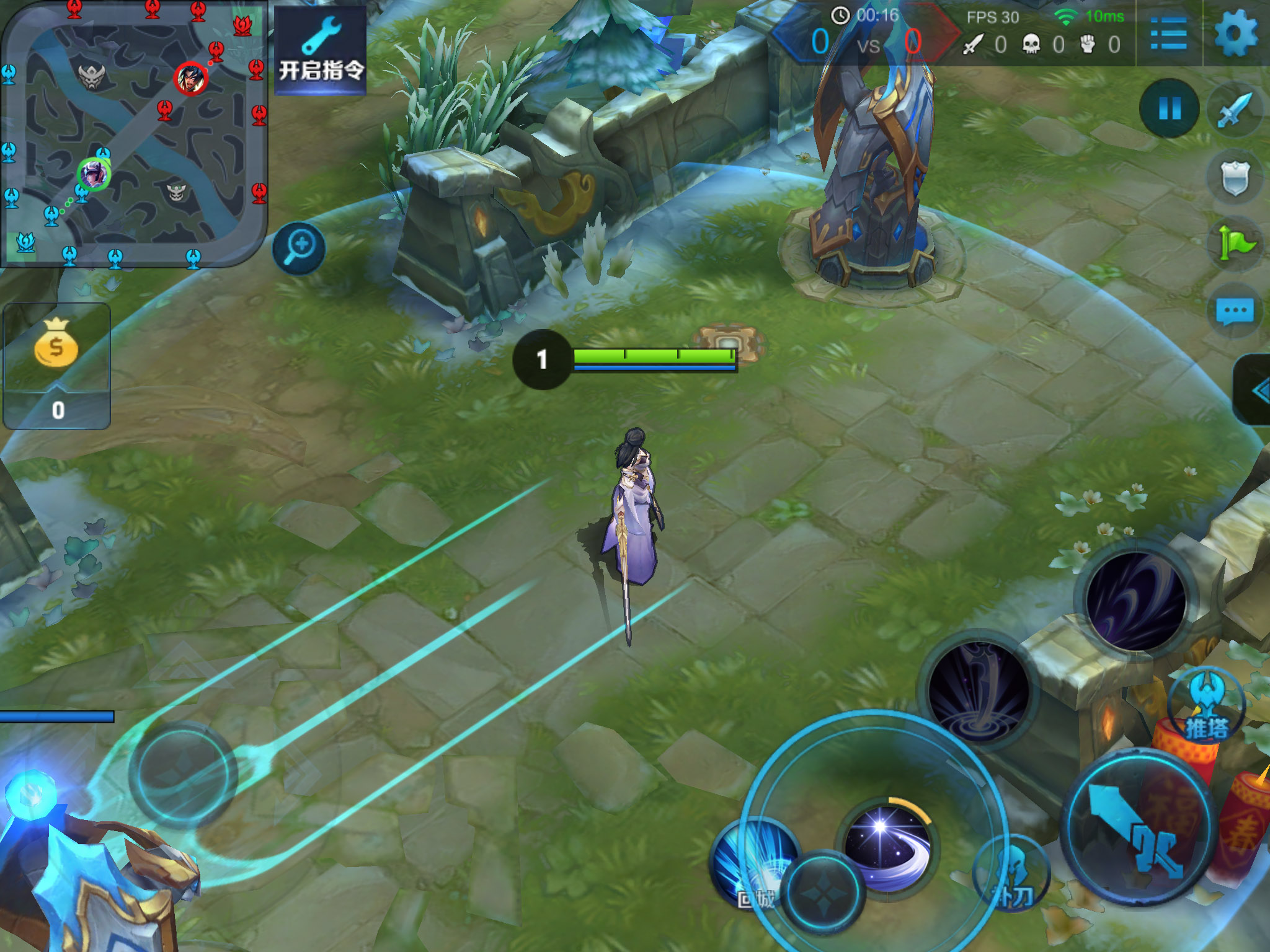Pause the game with the pause button
This screenshot has height=952, width=1270.
(1170, 108)
